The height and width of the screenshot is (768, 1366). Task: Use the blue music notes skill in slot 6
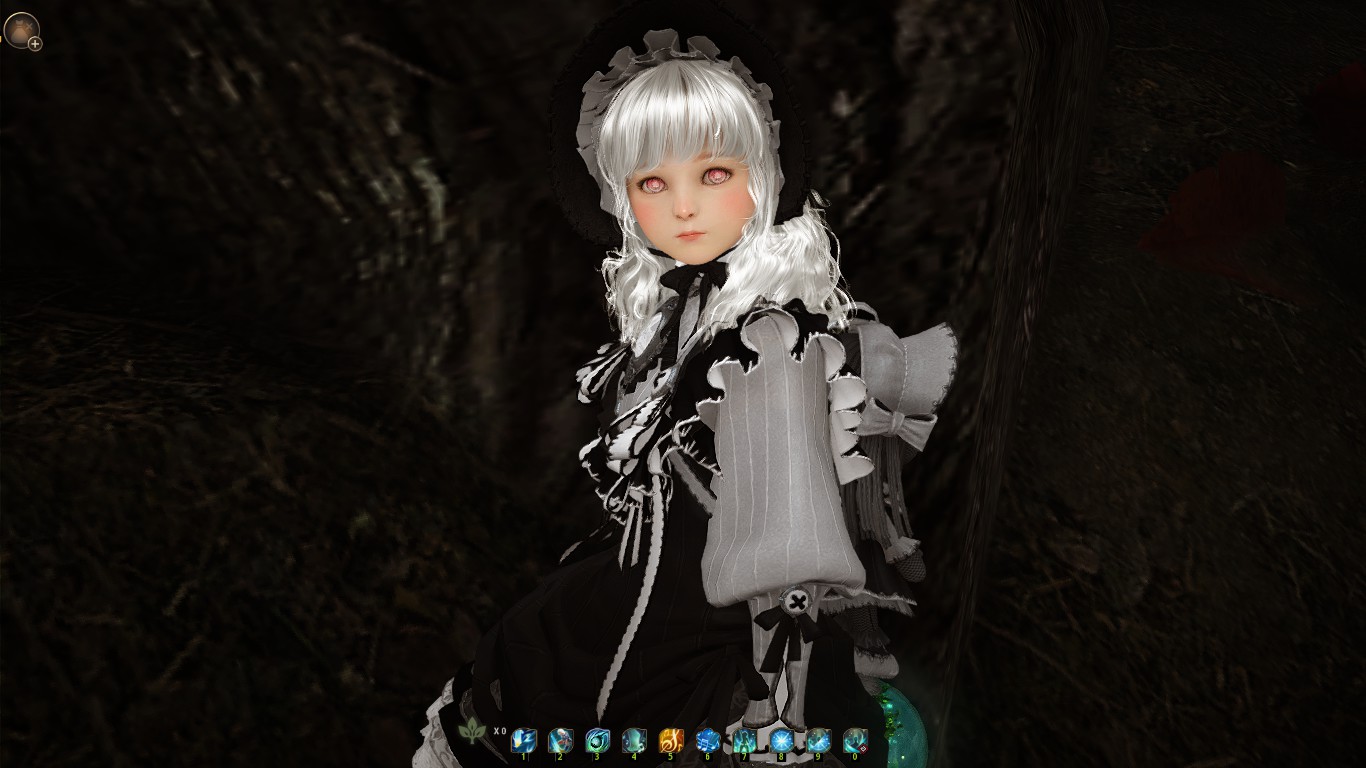pyautogui.click(x=708, y=741)
